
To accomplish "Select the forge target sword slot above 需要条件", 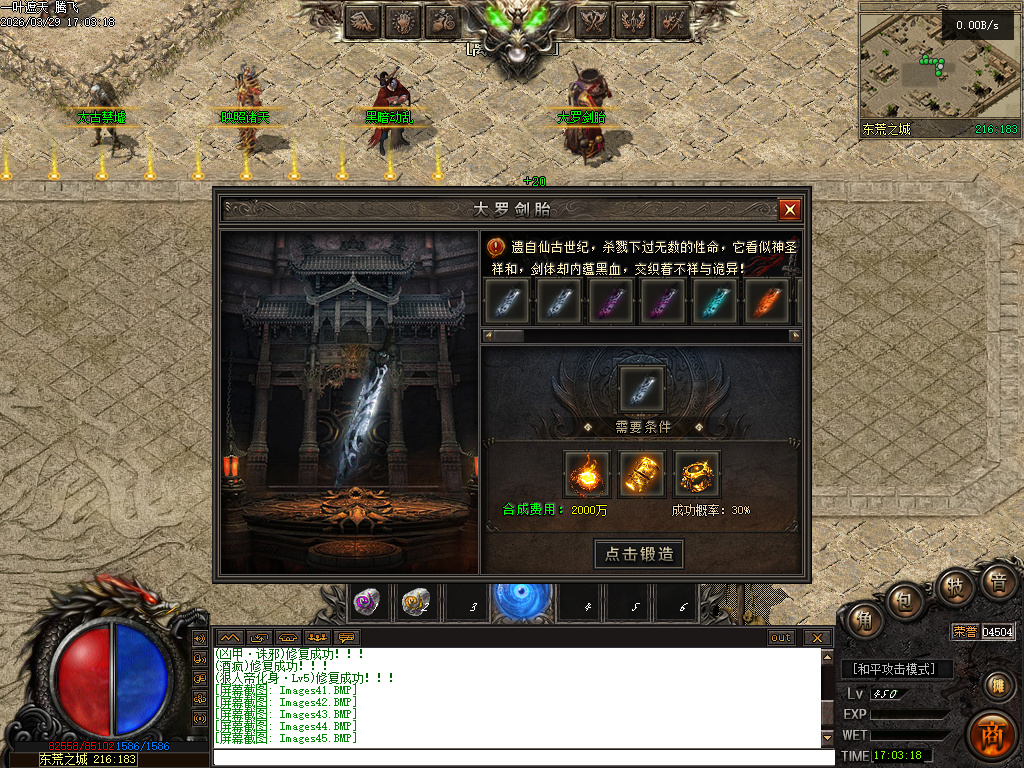I will click(641, 388).
